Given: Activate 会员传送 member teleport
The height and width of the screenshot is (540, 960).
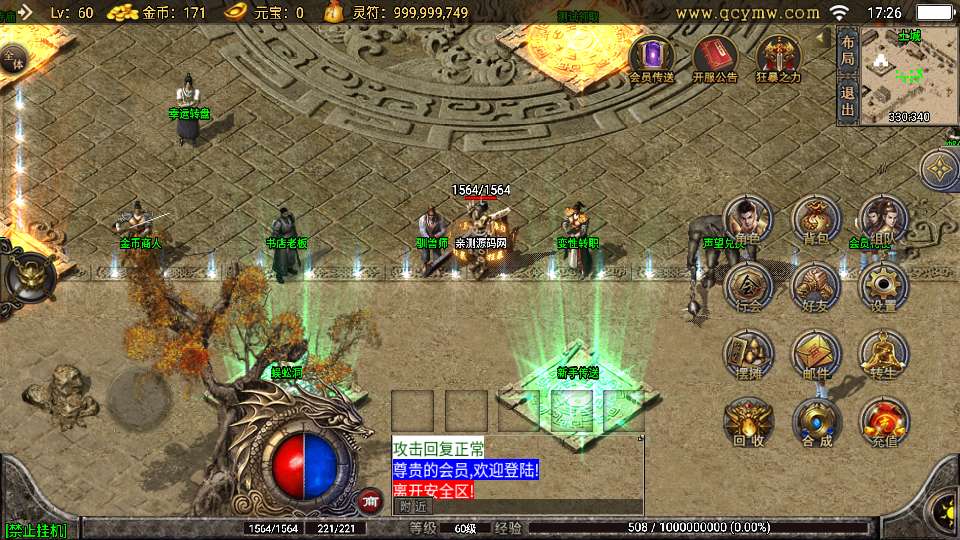Looking at the screenshot, I should [x=651, y=58].
